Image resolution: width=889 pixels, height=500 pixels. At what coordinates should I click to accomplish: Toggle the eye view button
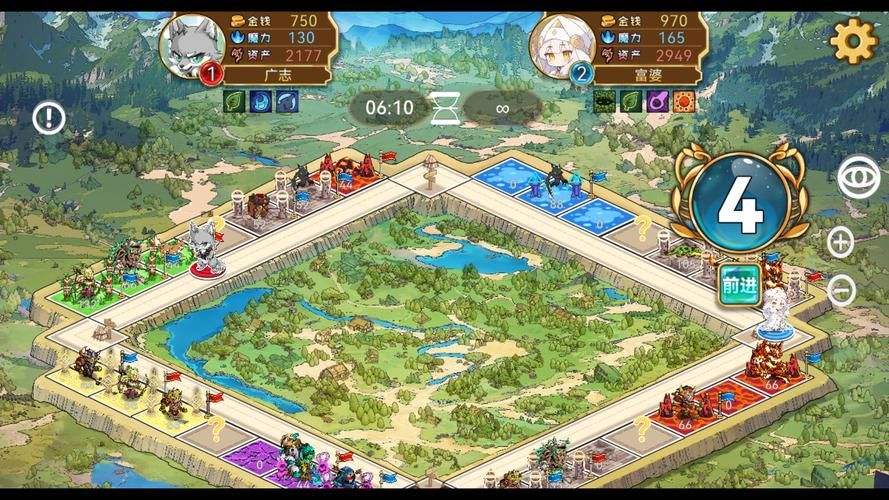point(857,177)
